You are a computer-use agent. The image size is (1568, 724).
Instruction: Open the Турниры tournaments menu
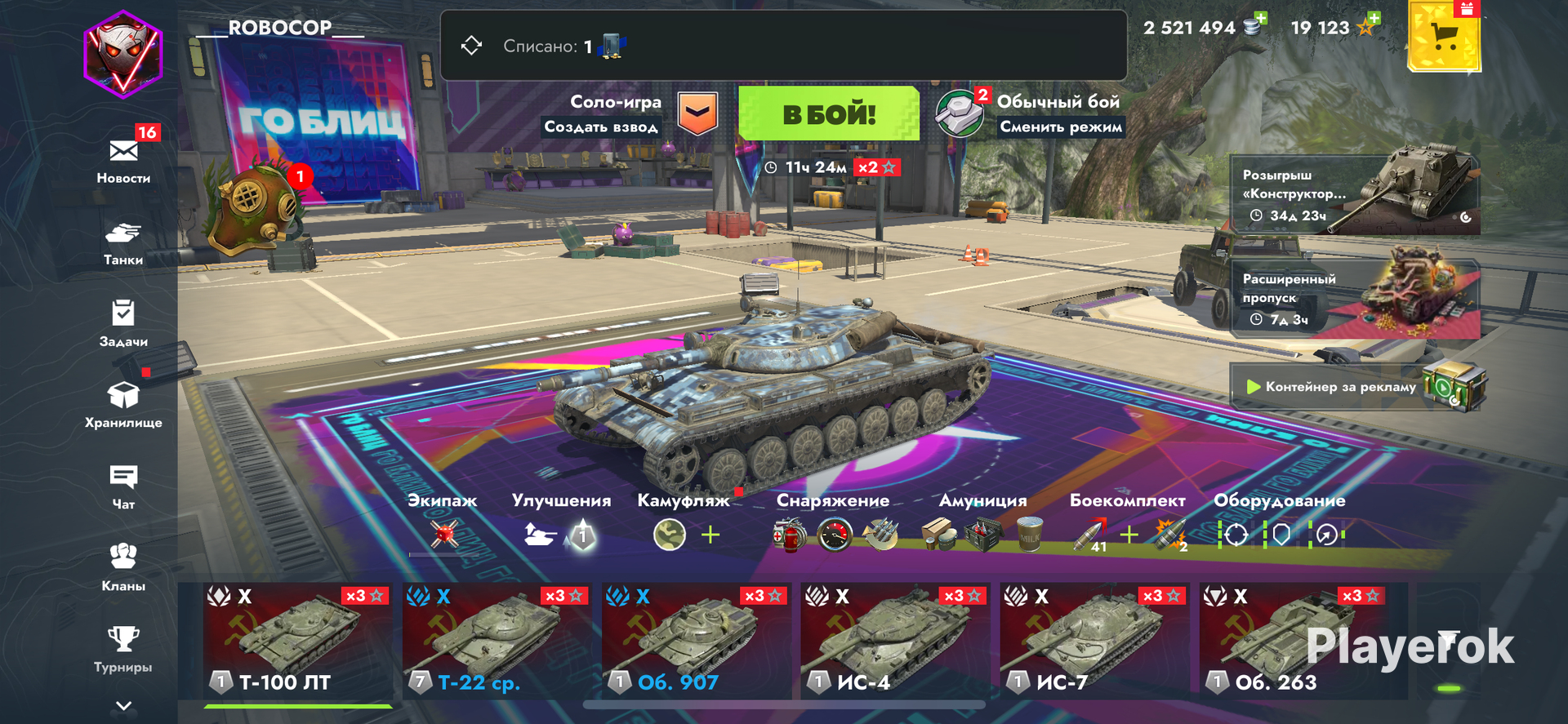pyautogui.click(x=123, y=649)
